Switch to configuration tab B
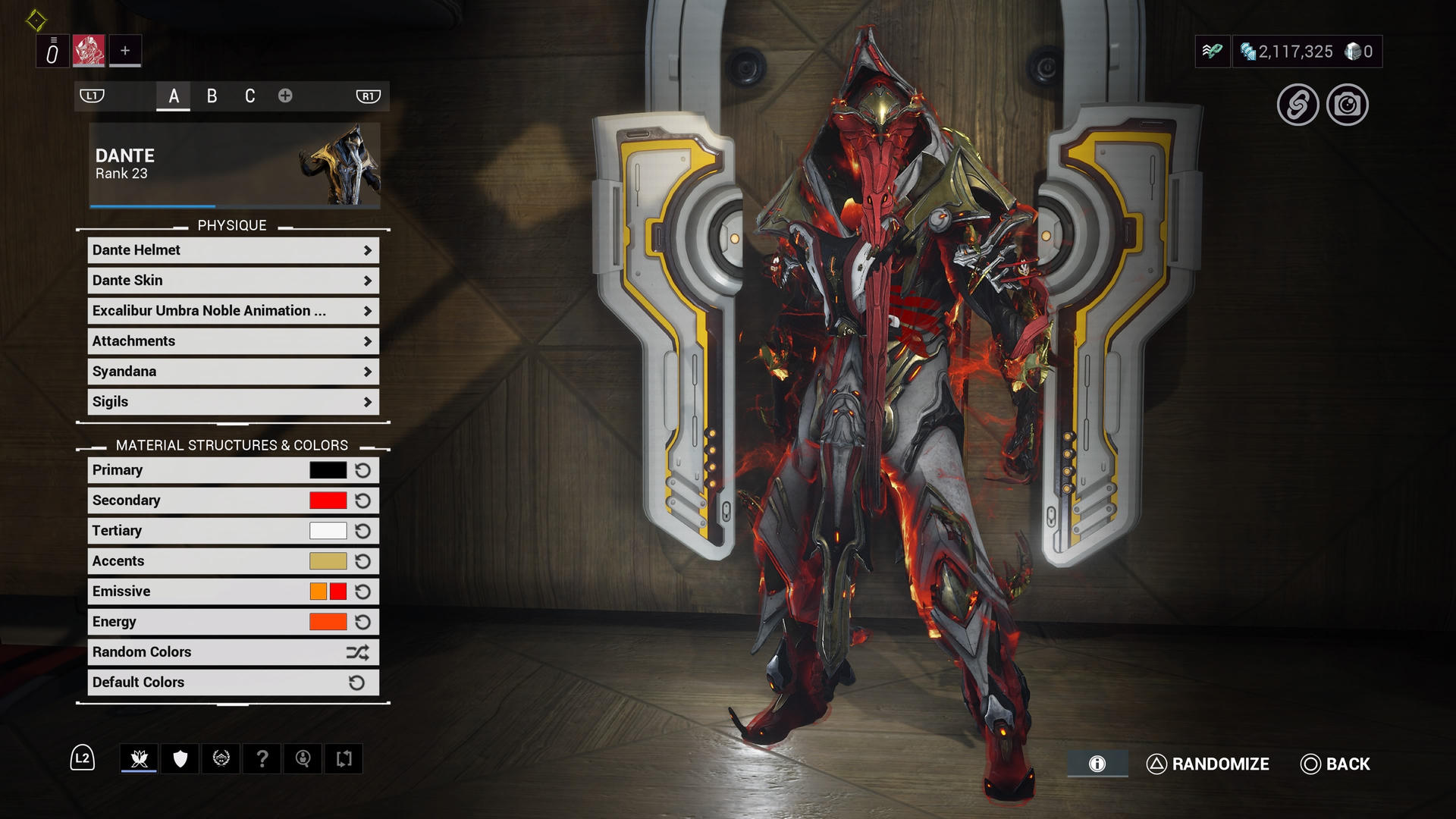 pos(212,96)
